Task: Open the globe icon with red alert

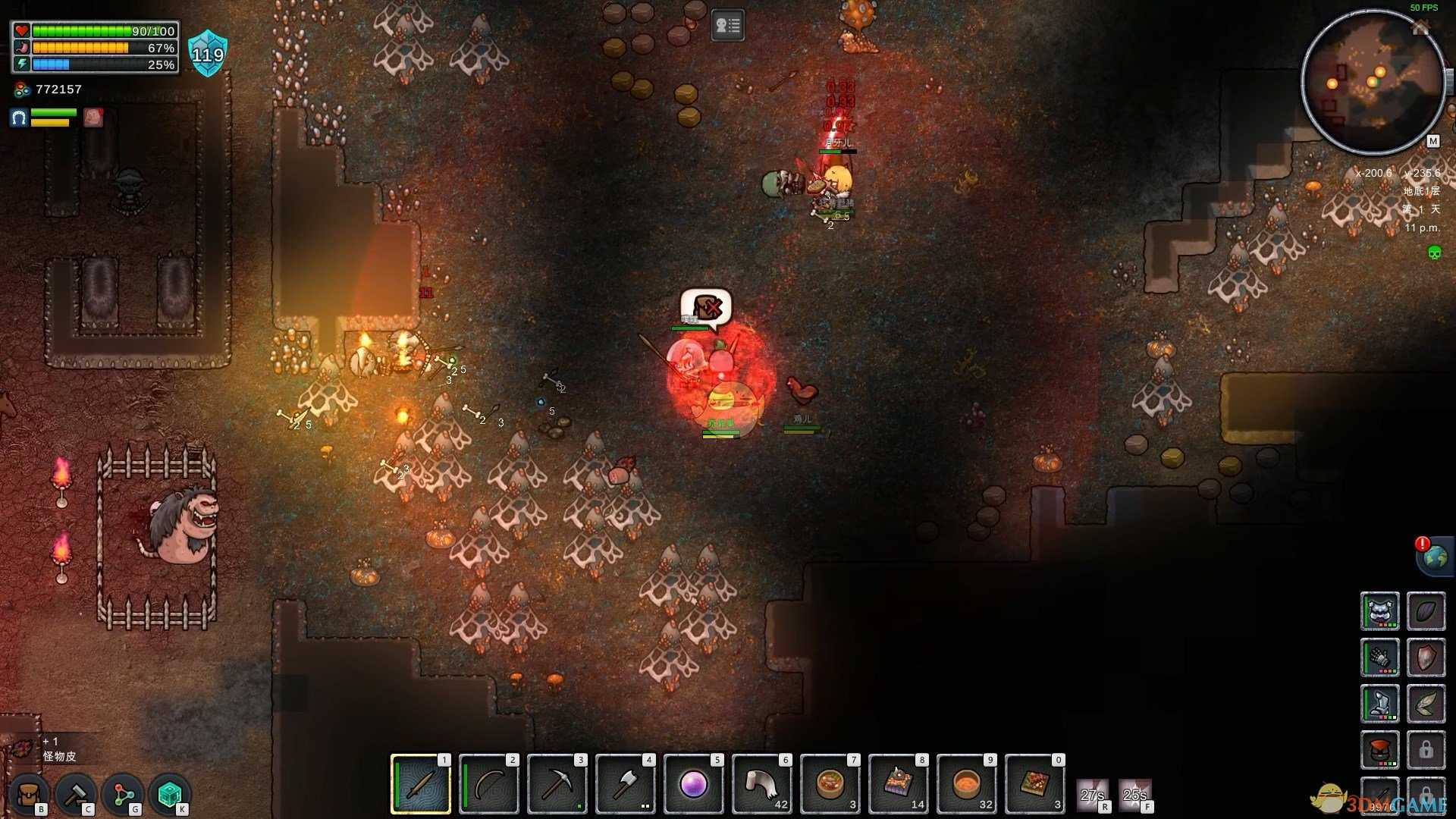Action: (x=1434, y=557)
